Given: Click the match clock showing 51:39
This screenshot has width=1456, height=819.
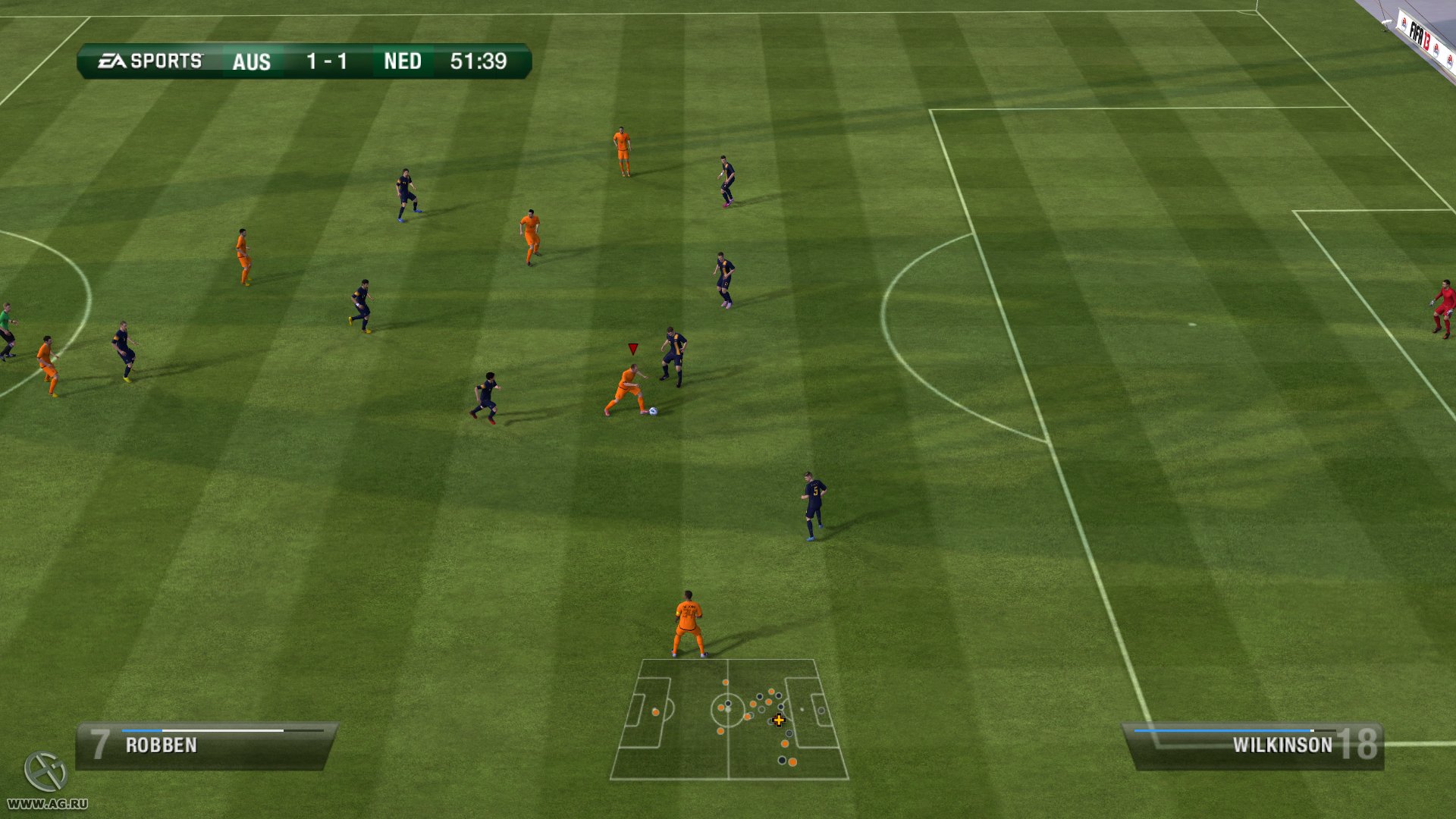Looking at the screenshot, I should tap(479, 62).
